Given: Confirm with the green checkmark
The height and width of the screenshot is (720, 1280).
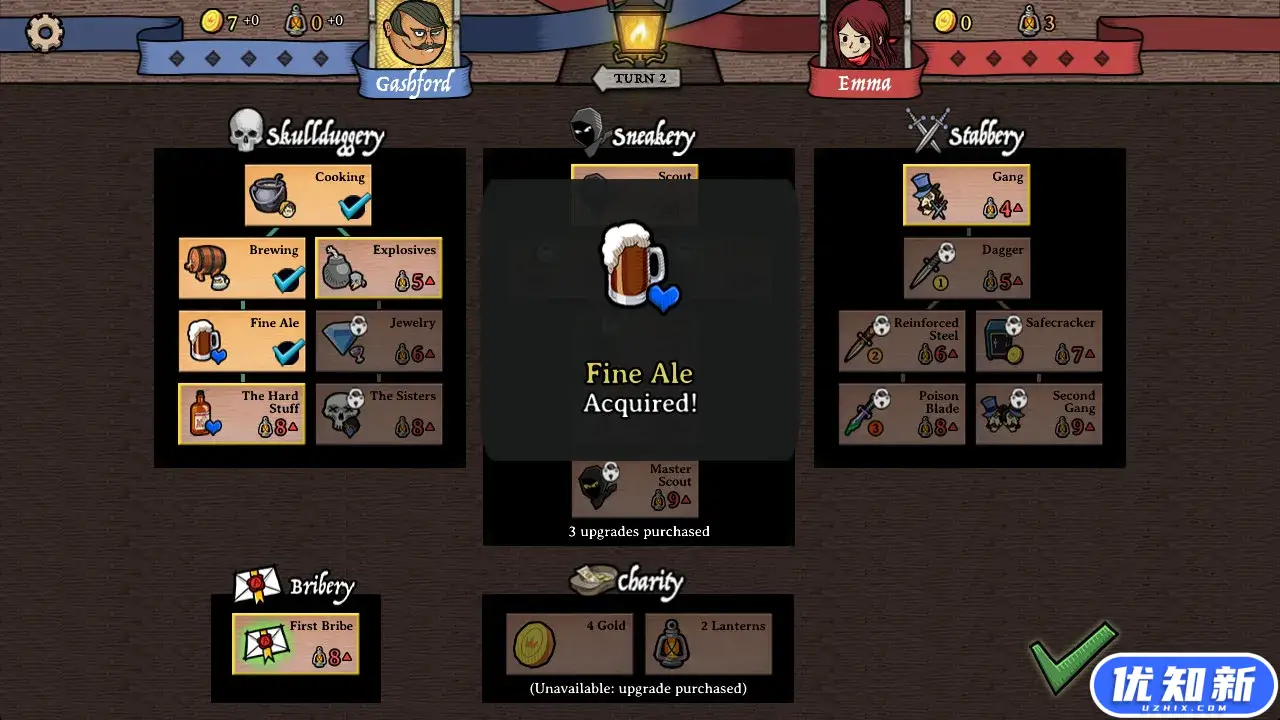Looking at the screenshot, I should pyautogui.click(x=1072, y=655).
